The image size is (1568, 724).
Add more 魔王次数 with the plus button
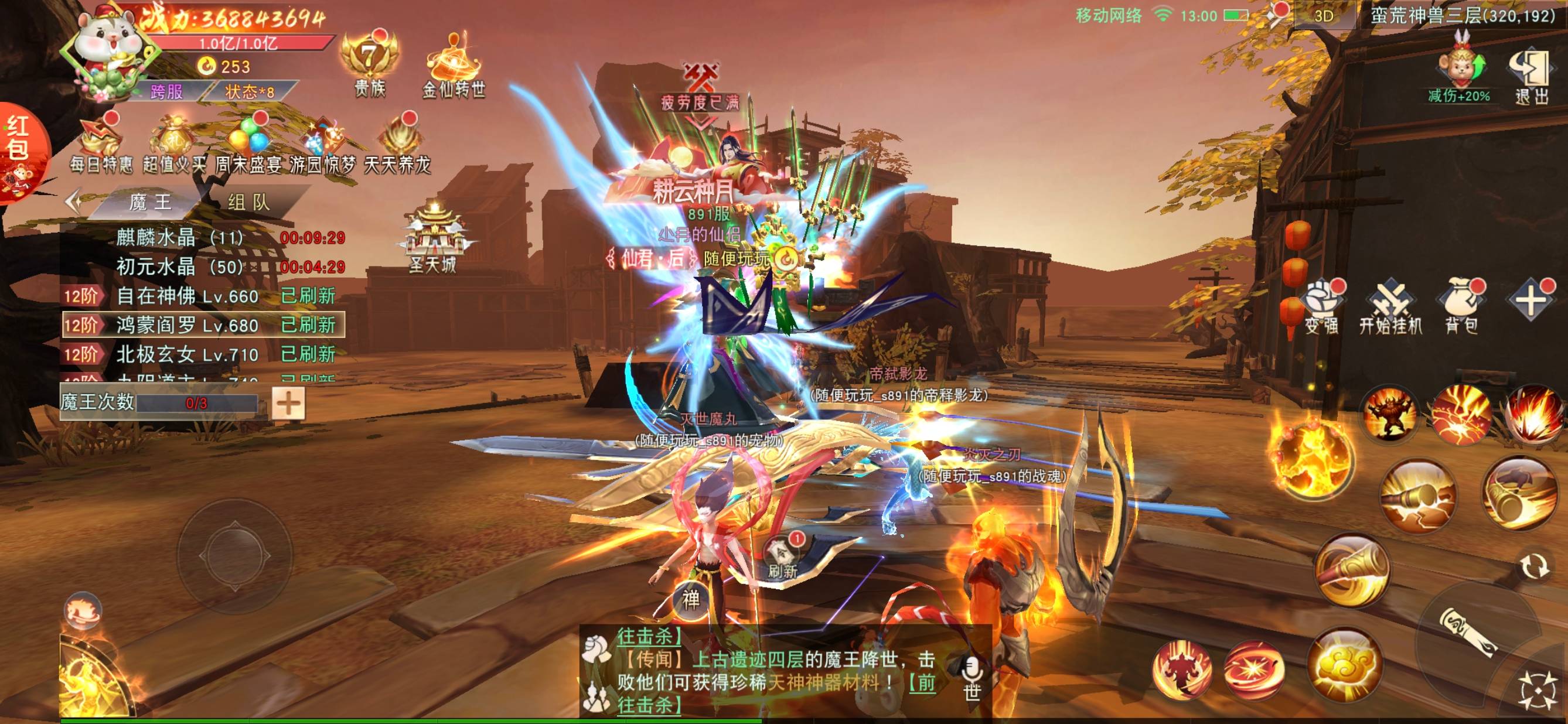(288, 403)
